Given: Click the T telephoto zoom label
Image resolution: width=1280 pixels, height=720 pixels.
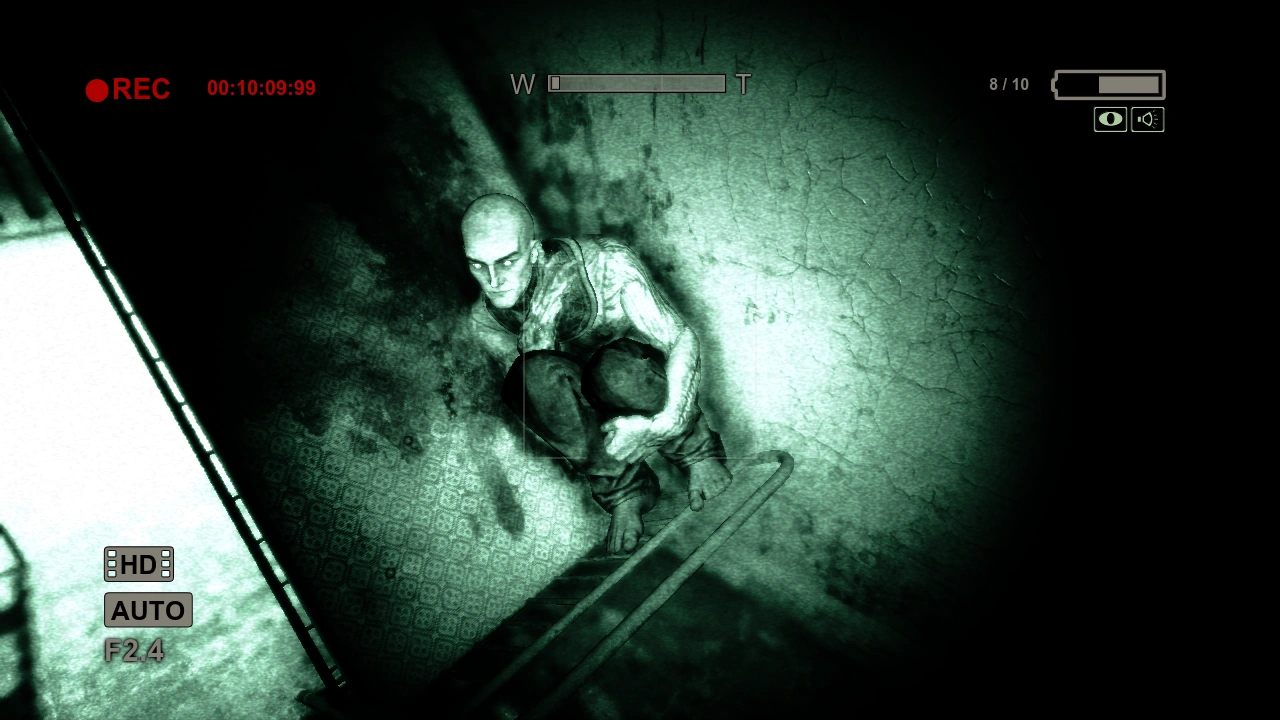Looking at the screenshot, I should coord(743,85).
